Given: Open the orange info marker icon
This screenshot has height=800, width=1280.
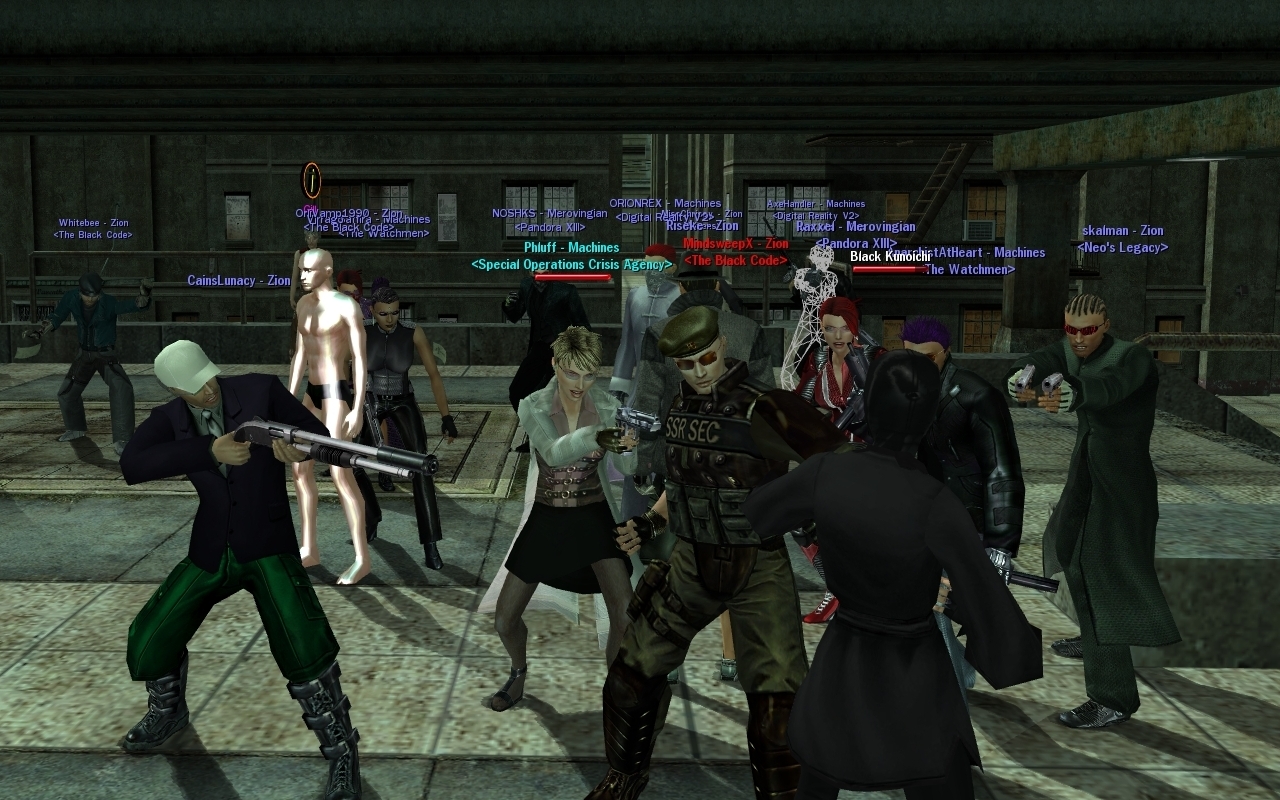Looking at the screenshot, I should click(312, 179).
